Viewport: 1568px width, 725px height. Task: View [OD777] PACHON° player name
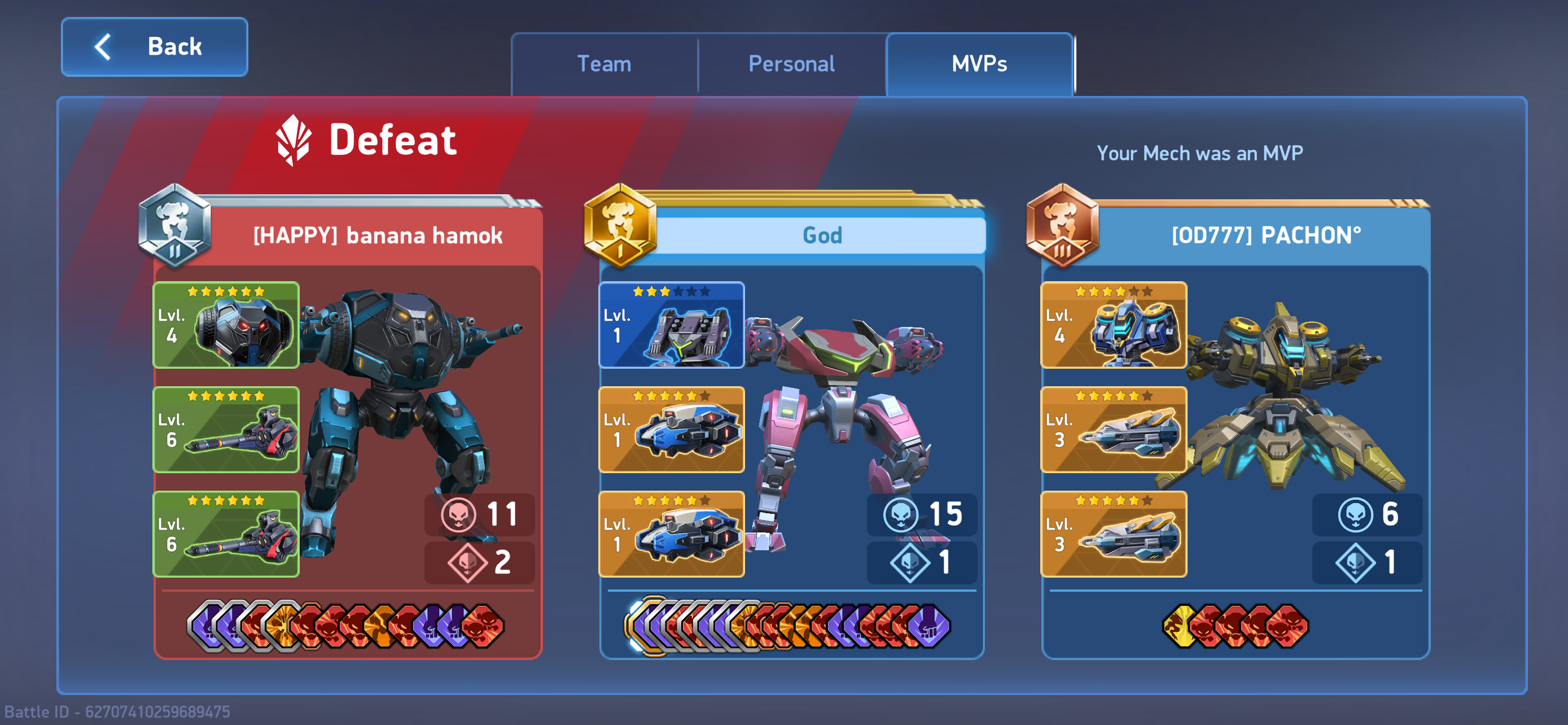pos(1266,235)
